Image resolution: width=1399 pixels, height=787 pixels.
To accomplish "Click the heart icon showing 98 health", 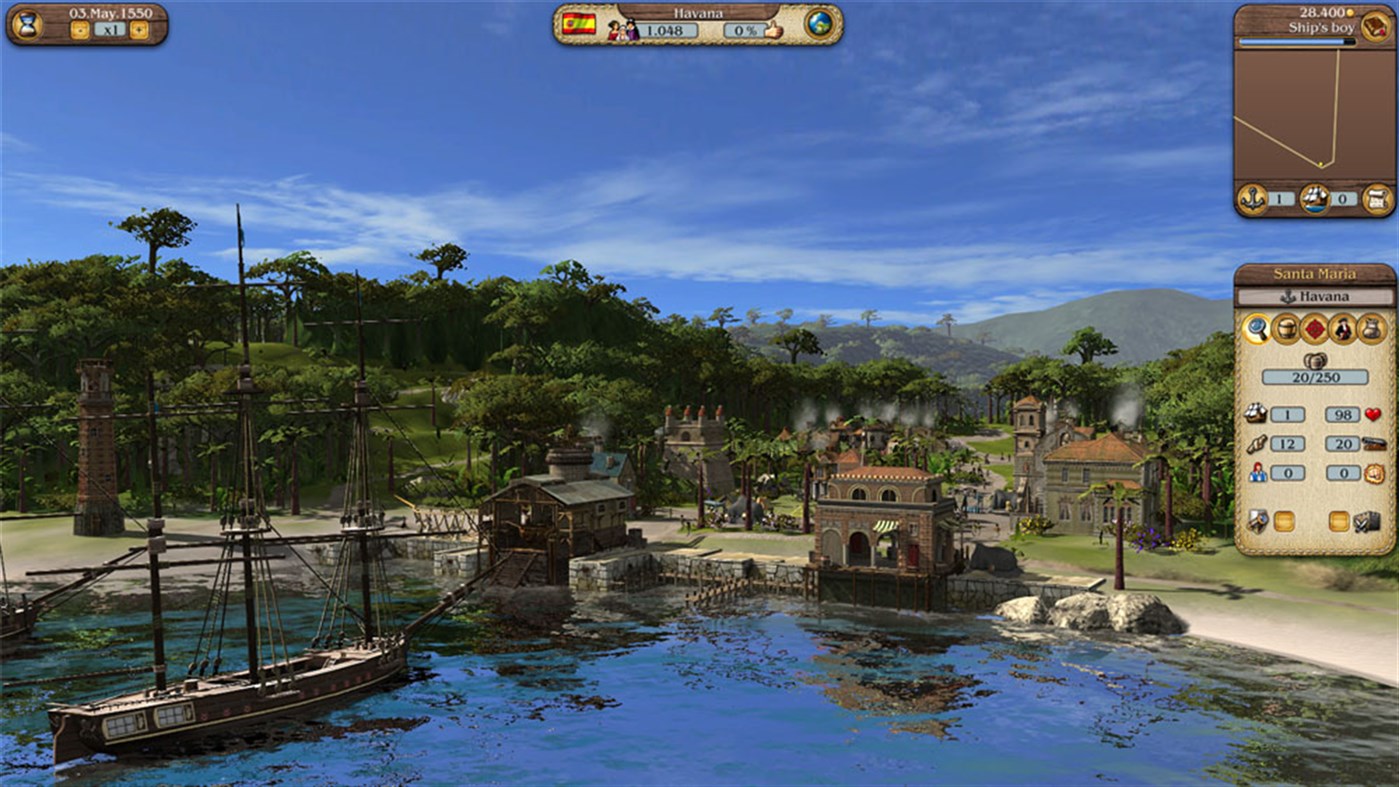I will coord(1372,414).
